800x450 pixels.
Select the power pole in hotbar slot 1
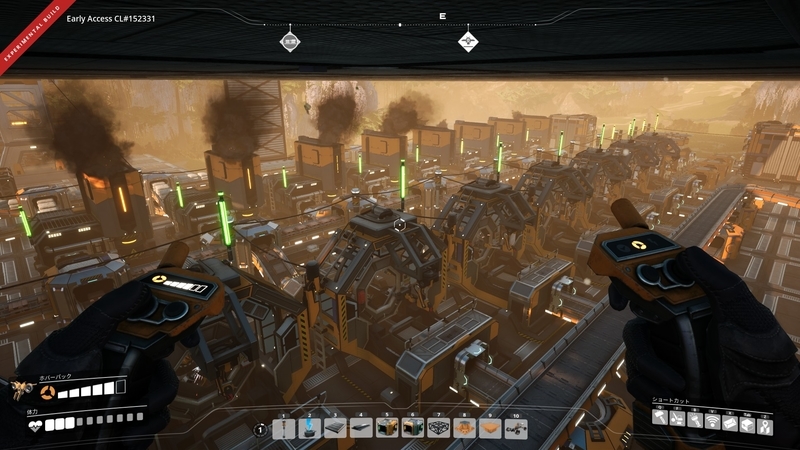tap(284, 428)
